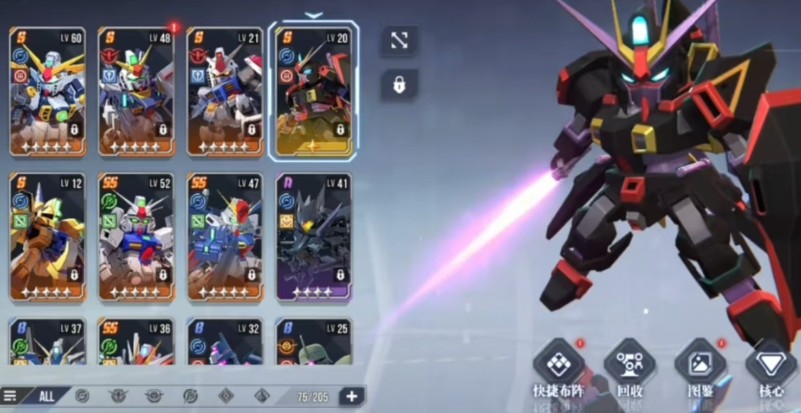
Task: Switch to the ALL filter tab
Action: pos(46,396)
